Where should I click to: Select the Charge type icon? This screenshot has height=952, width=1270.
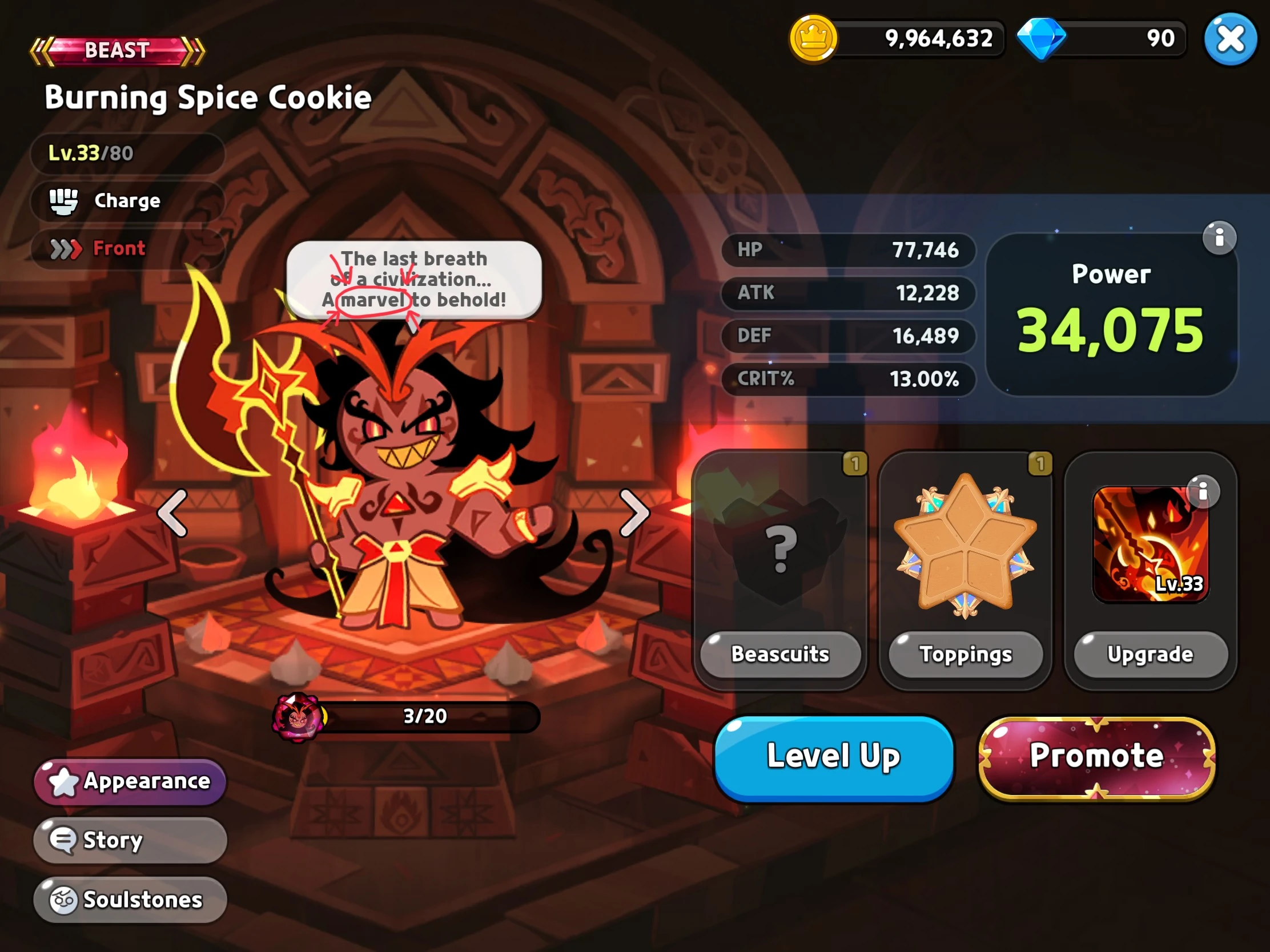(65, 201)
